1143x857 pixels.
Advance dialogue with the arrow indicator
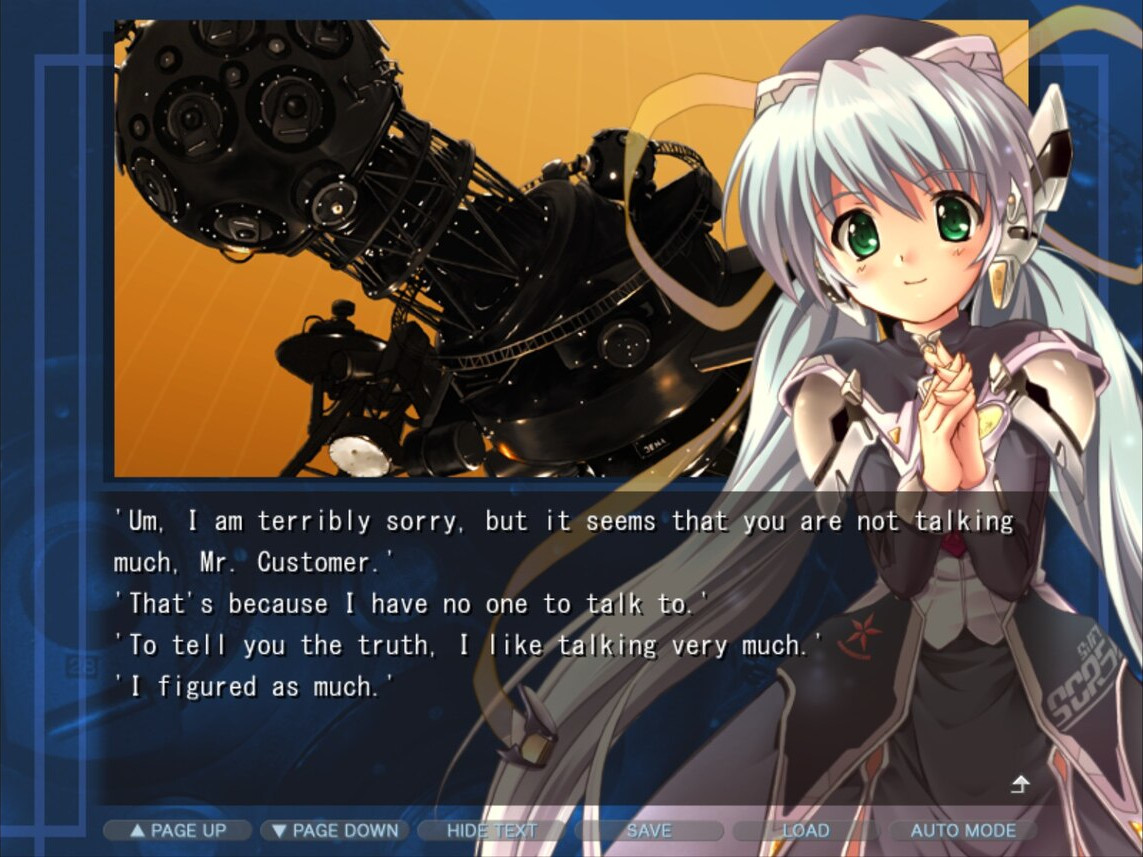(x=1019, y=785)
